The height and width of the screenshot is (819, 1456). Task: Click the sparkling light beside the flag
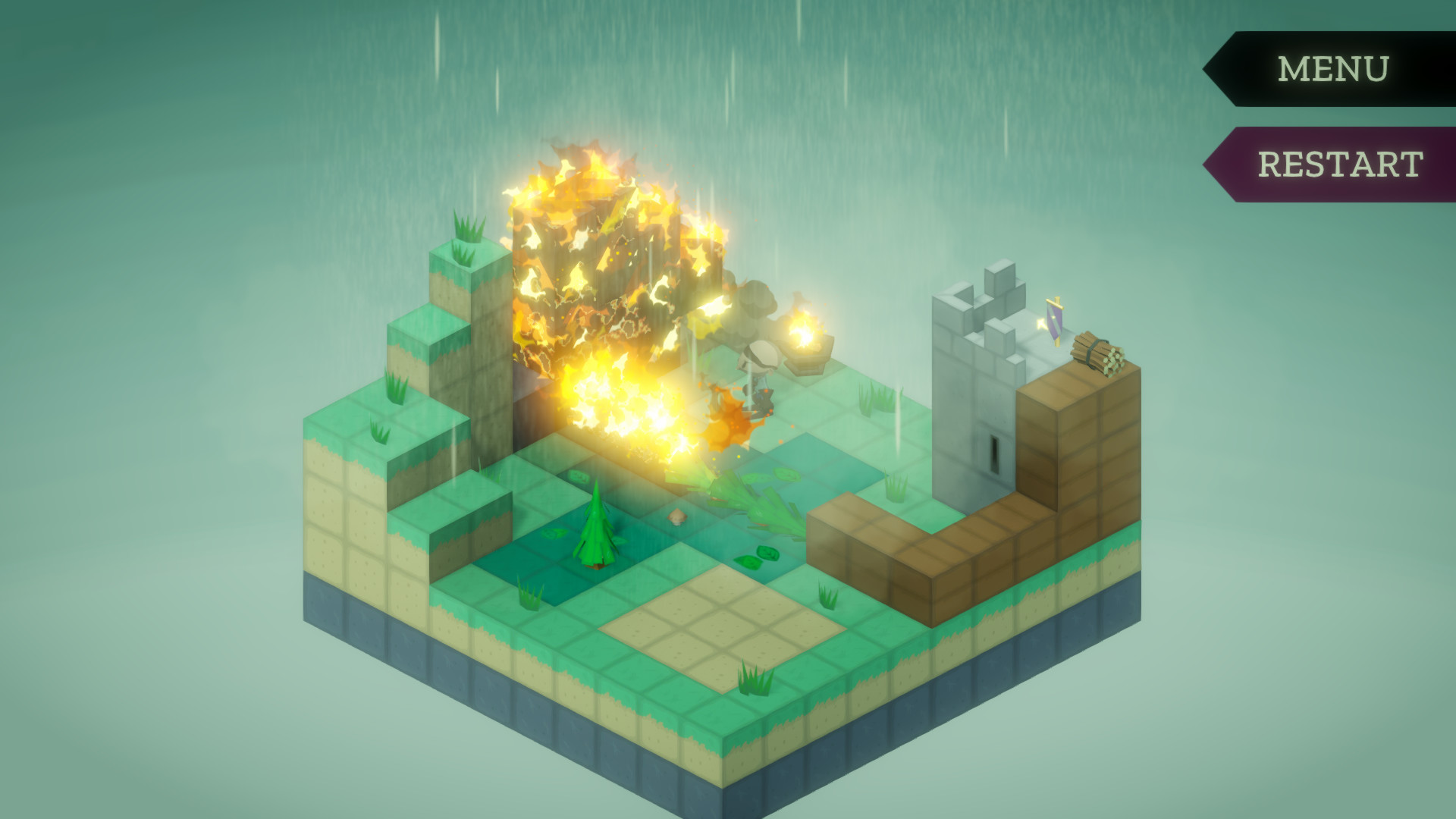click(x=1040, y=325)
